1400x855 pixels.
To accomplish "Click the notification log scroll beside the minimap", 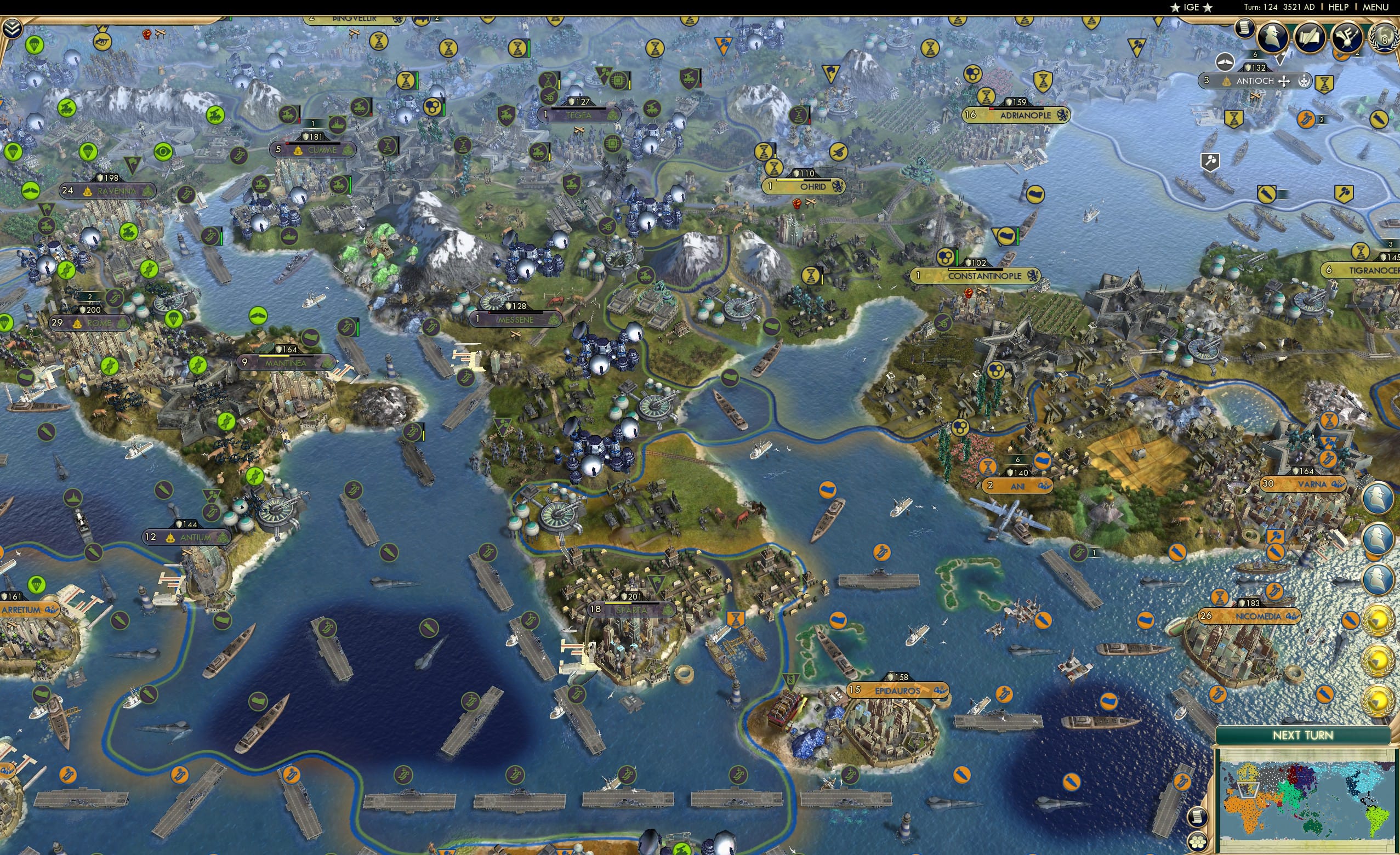I will point(1199,818).
